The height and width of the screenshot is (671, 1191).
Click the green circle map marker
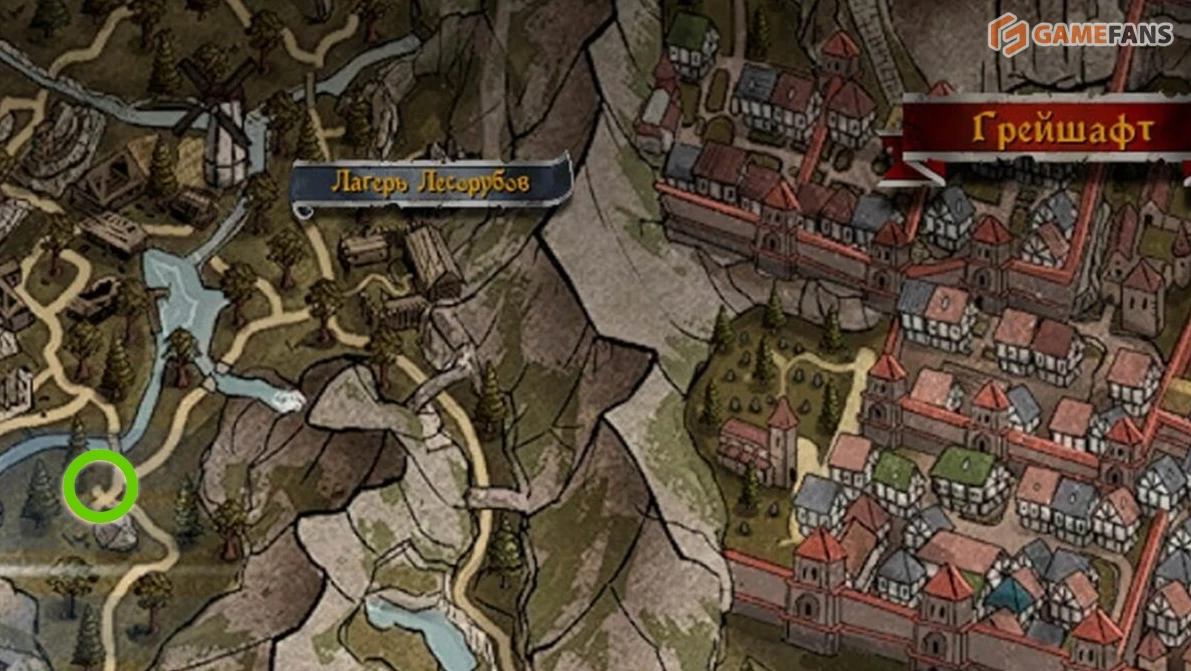pyautogui.click(x=100, y=487)
